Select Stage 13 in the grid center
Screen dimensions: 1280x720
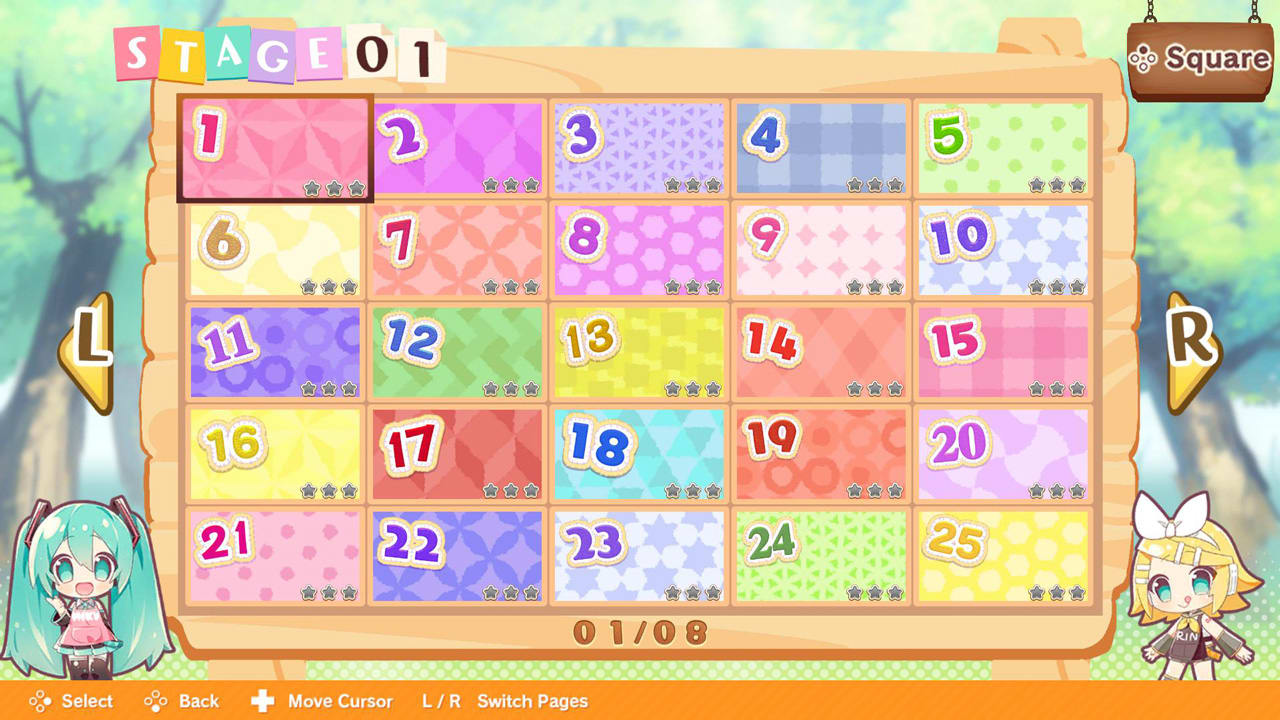(639, 352)
